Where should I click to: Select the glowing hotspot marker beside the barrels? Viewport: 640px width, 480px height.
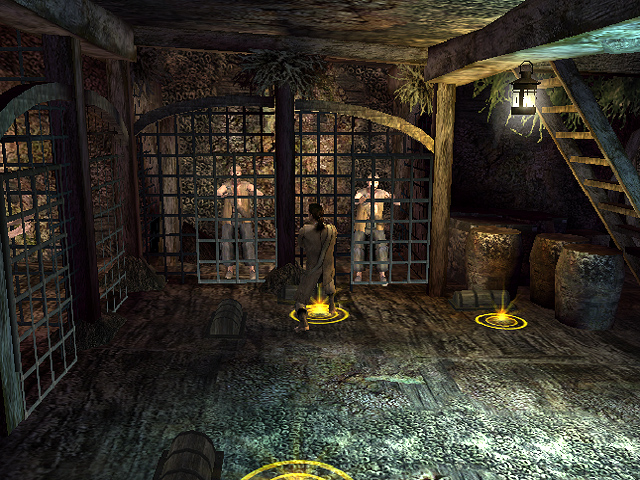(496, 319)
